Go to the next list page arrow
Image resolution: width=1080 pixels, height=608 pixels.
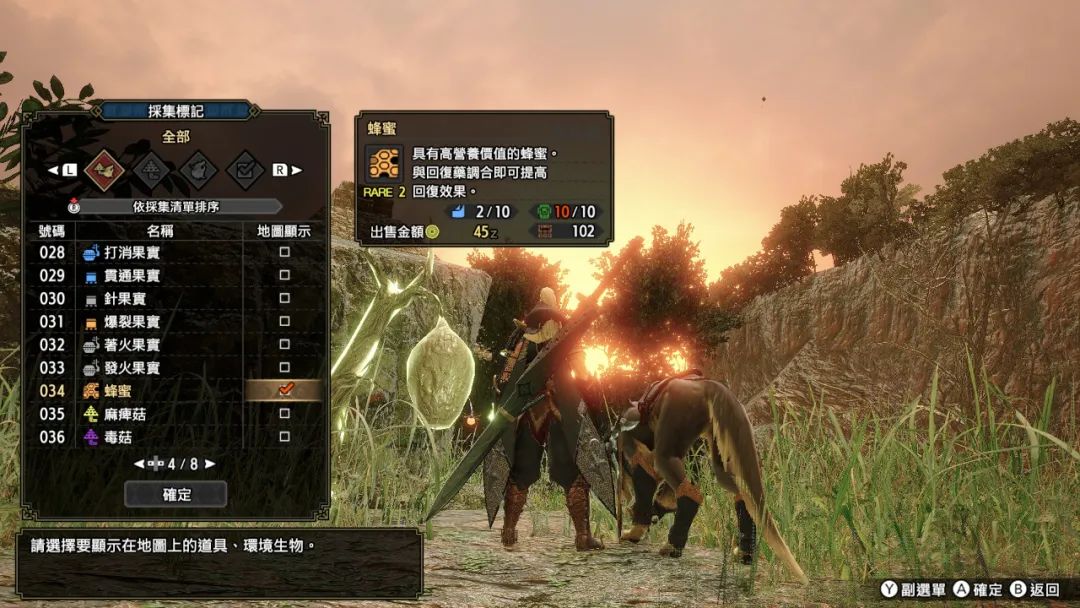210,464
